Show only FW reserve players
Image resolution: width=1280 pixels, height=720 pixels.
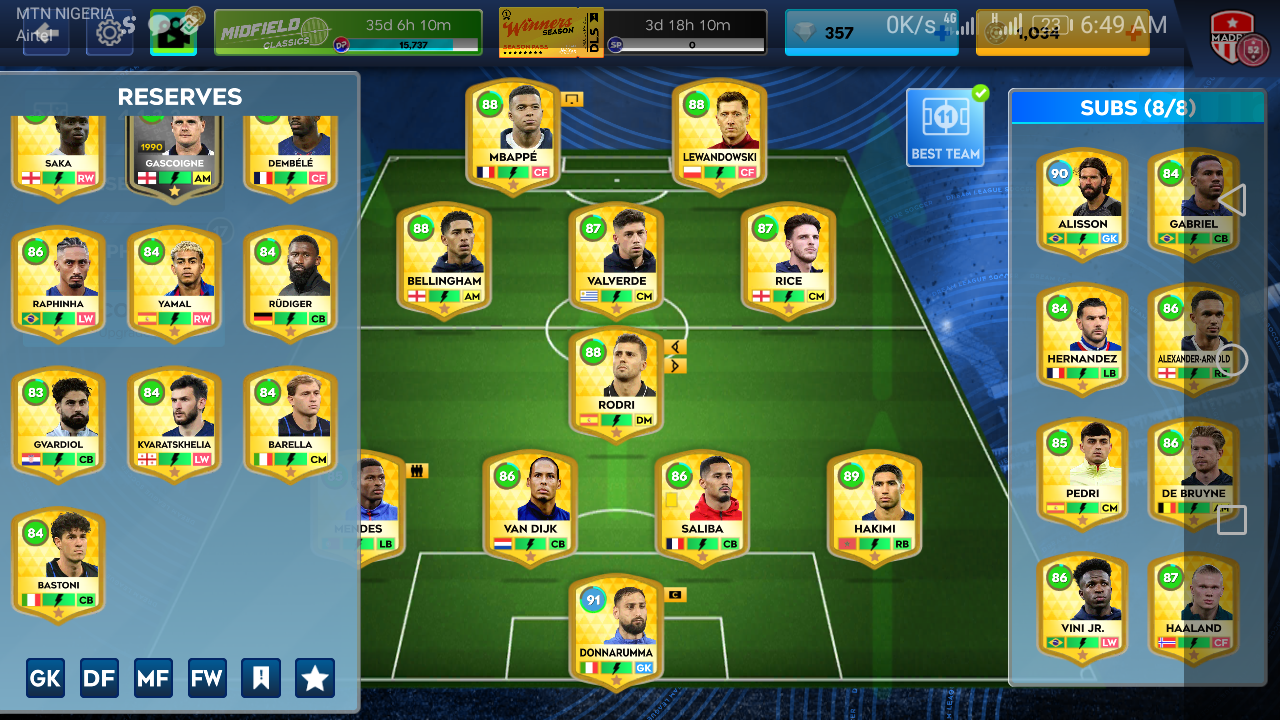(x=207, y=678)
